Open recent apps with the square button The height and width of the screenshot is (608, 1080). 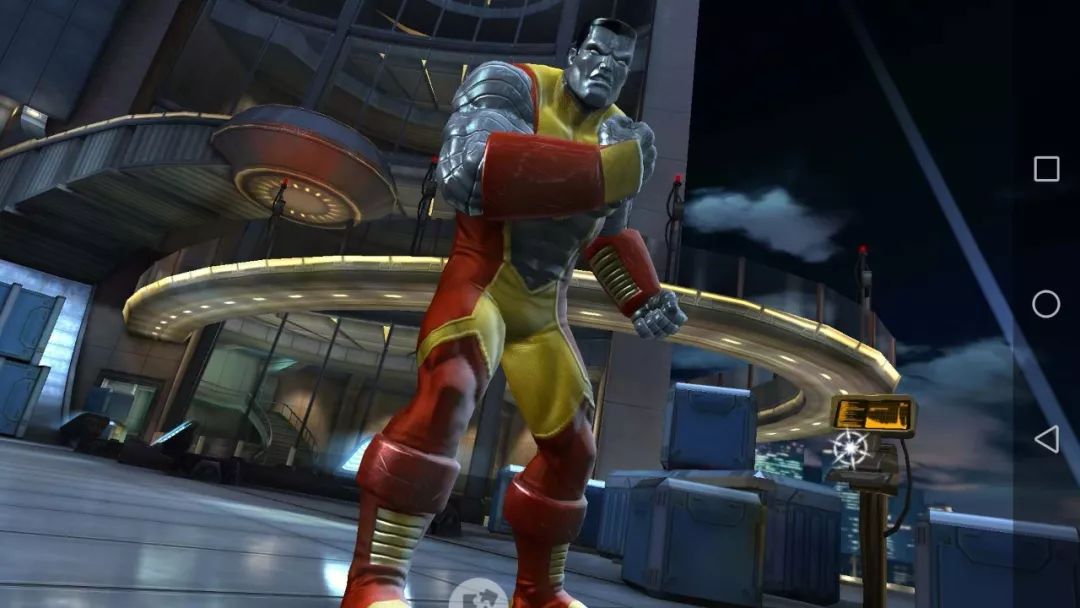(x=1046, y=169)
